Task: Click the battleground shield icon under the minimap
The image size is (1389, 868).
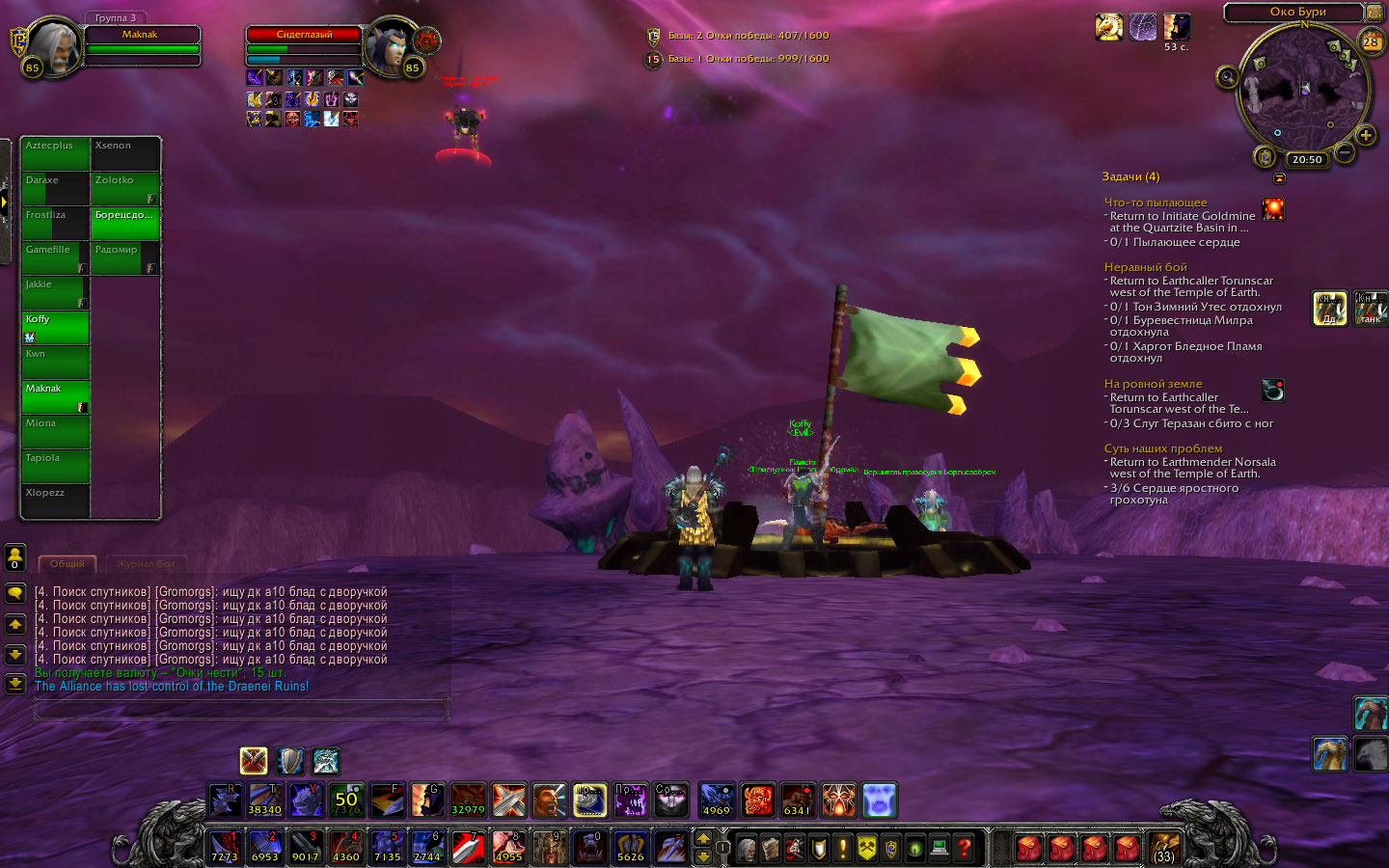Action: tap(1266, 157)
